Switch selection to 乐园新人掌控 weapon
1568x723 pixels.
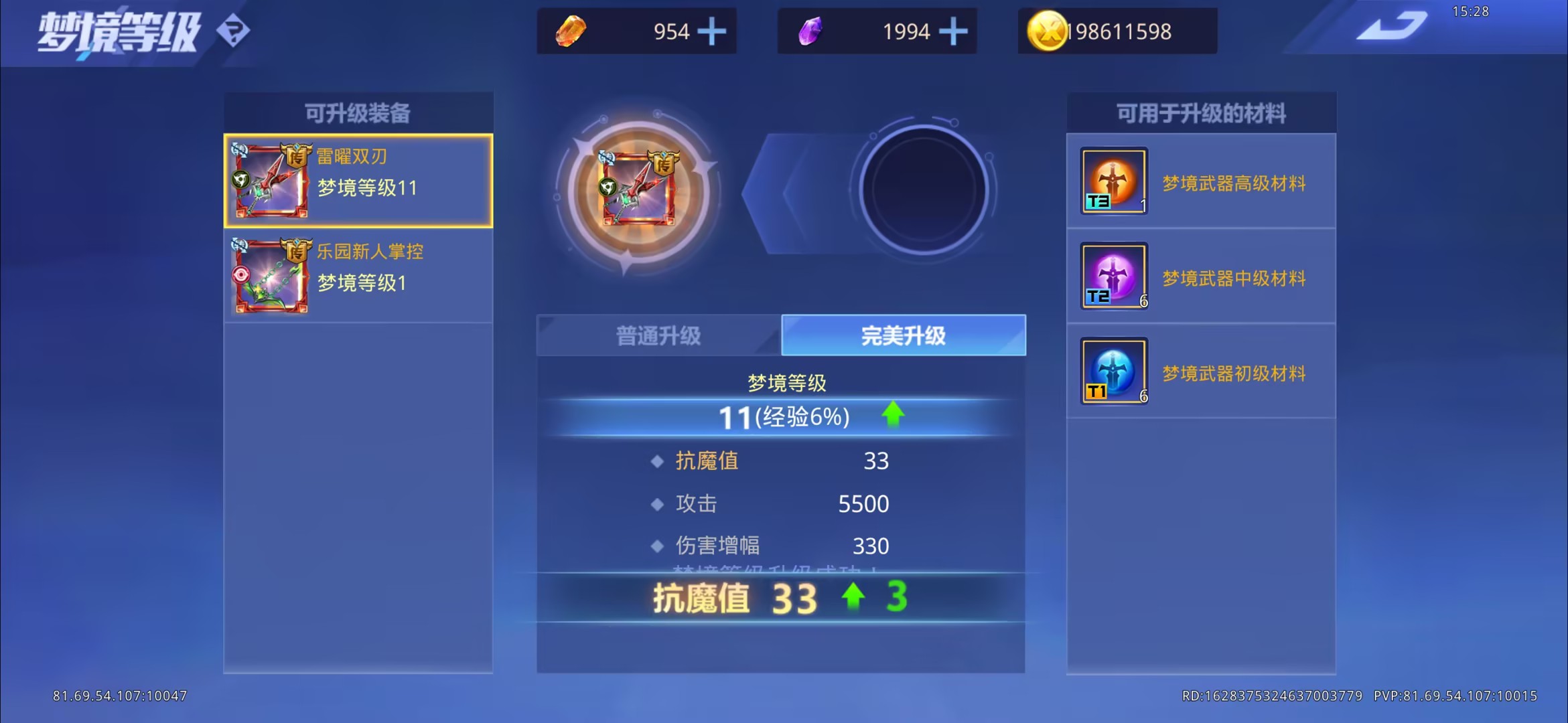pos(358,275)
